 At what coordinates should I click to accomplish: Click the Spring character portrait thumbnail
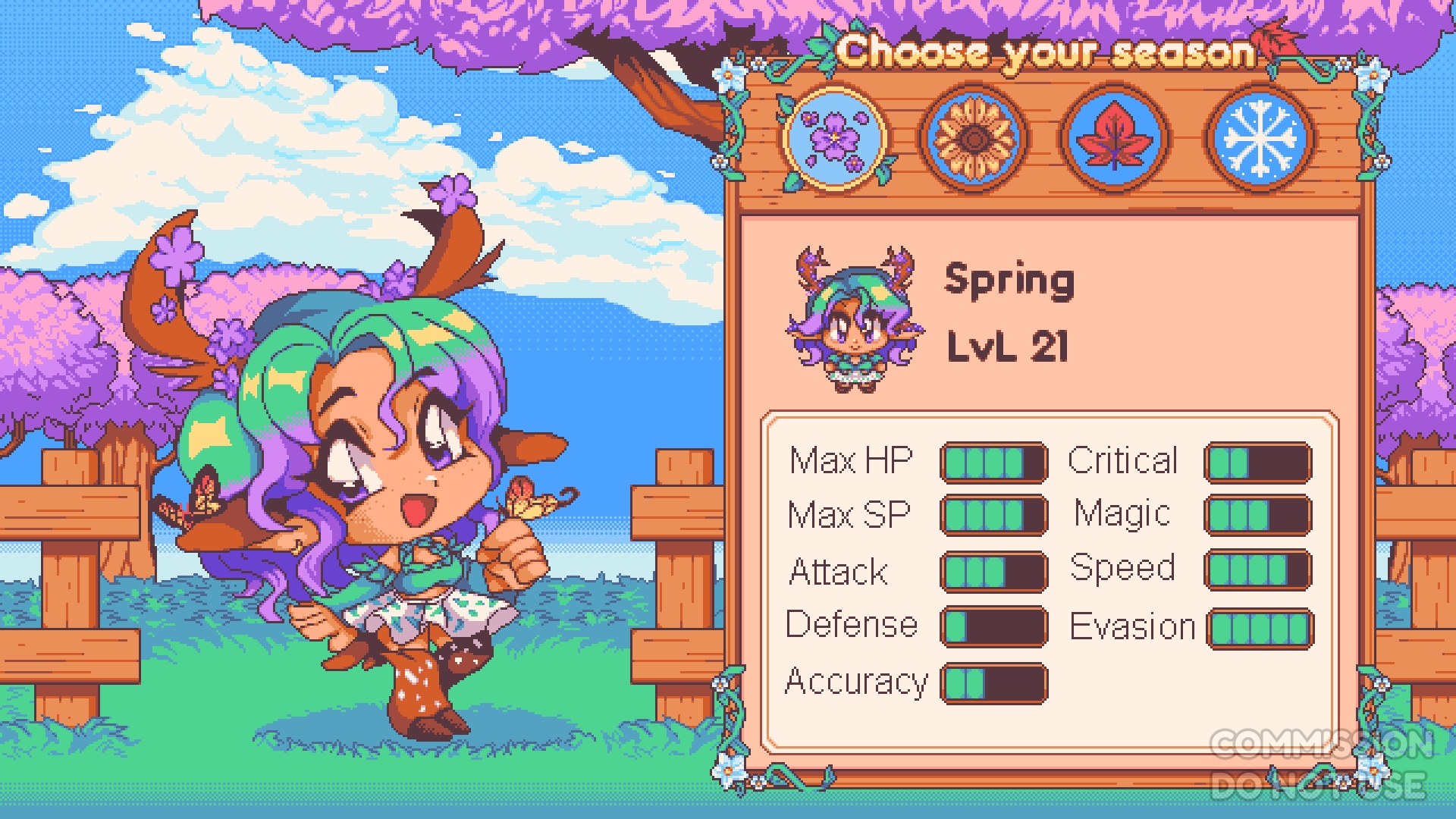pos(855,318)
